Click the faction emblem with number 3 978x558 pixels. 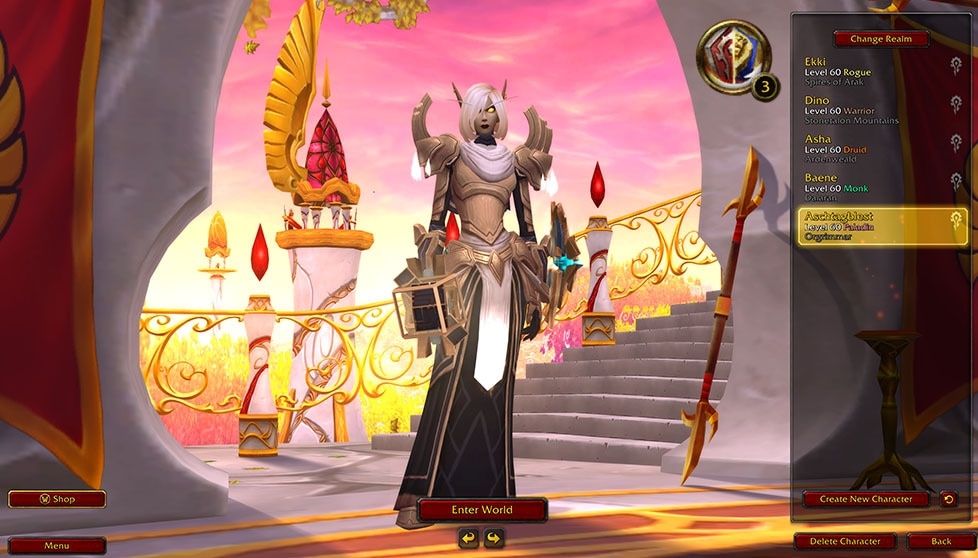click(x=736, y=60)
